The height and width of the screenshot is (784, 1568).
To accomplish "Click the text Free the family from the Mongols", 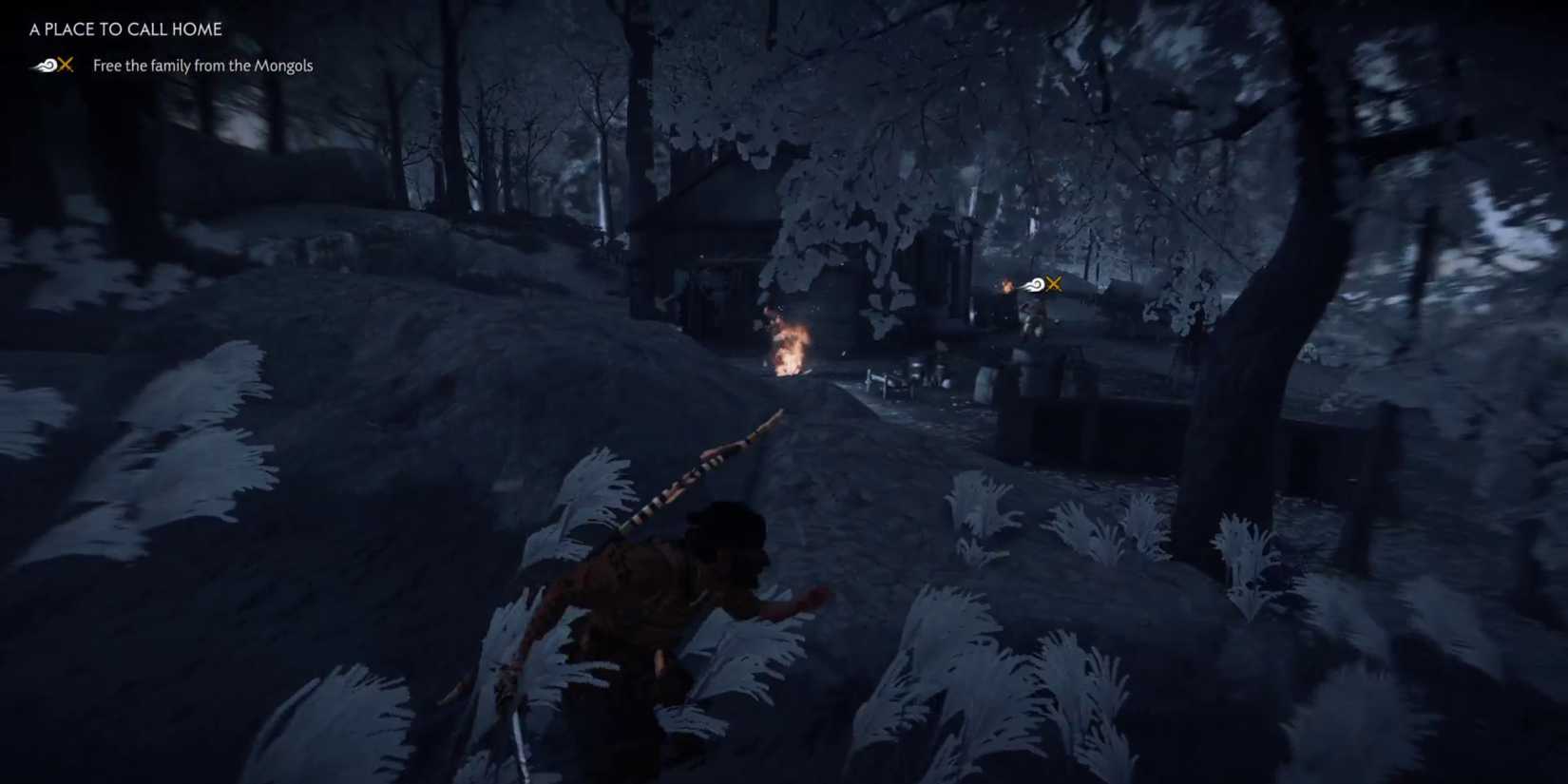I will [x=201, y=66].
